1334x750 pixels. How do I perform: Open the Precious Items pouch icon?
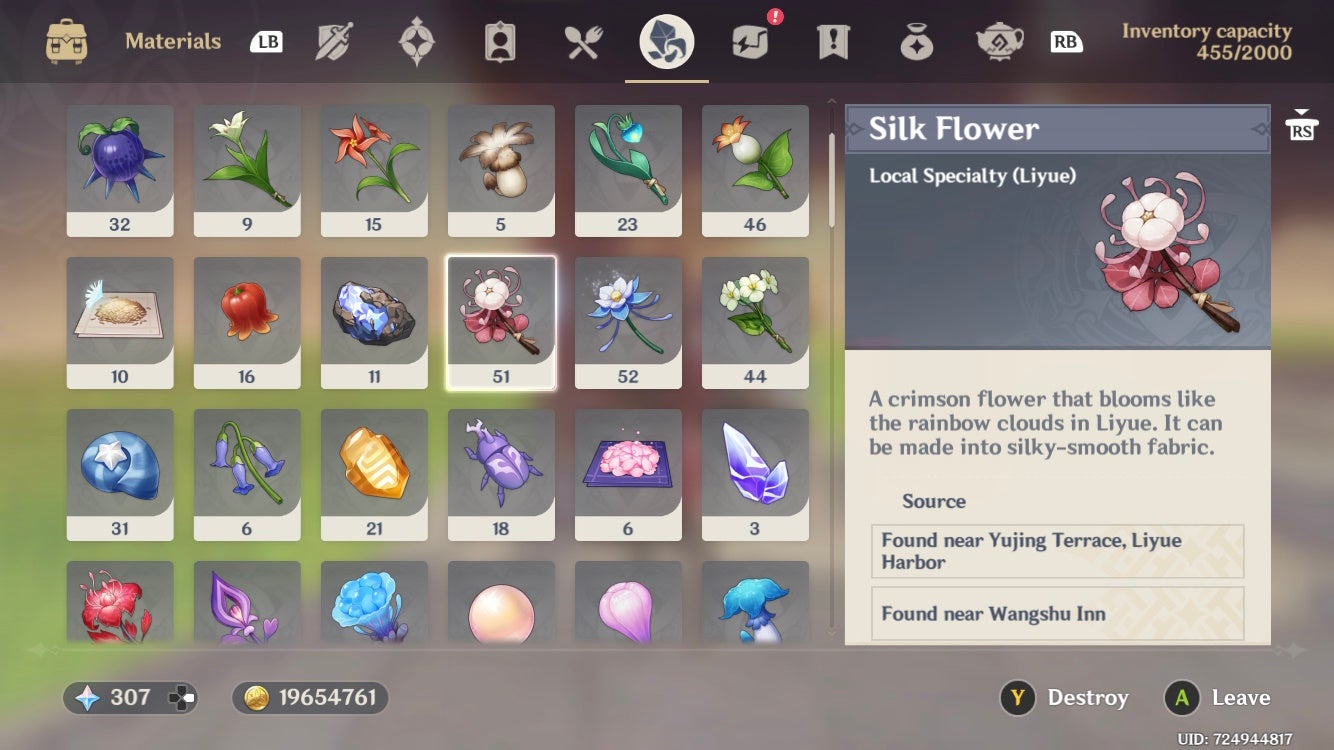click(x=915, y=42)
